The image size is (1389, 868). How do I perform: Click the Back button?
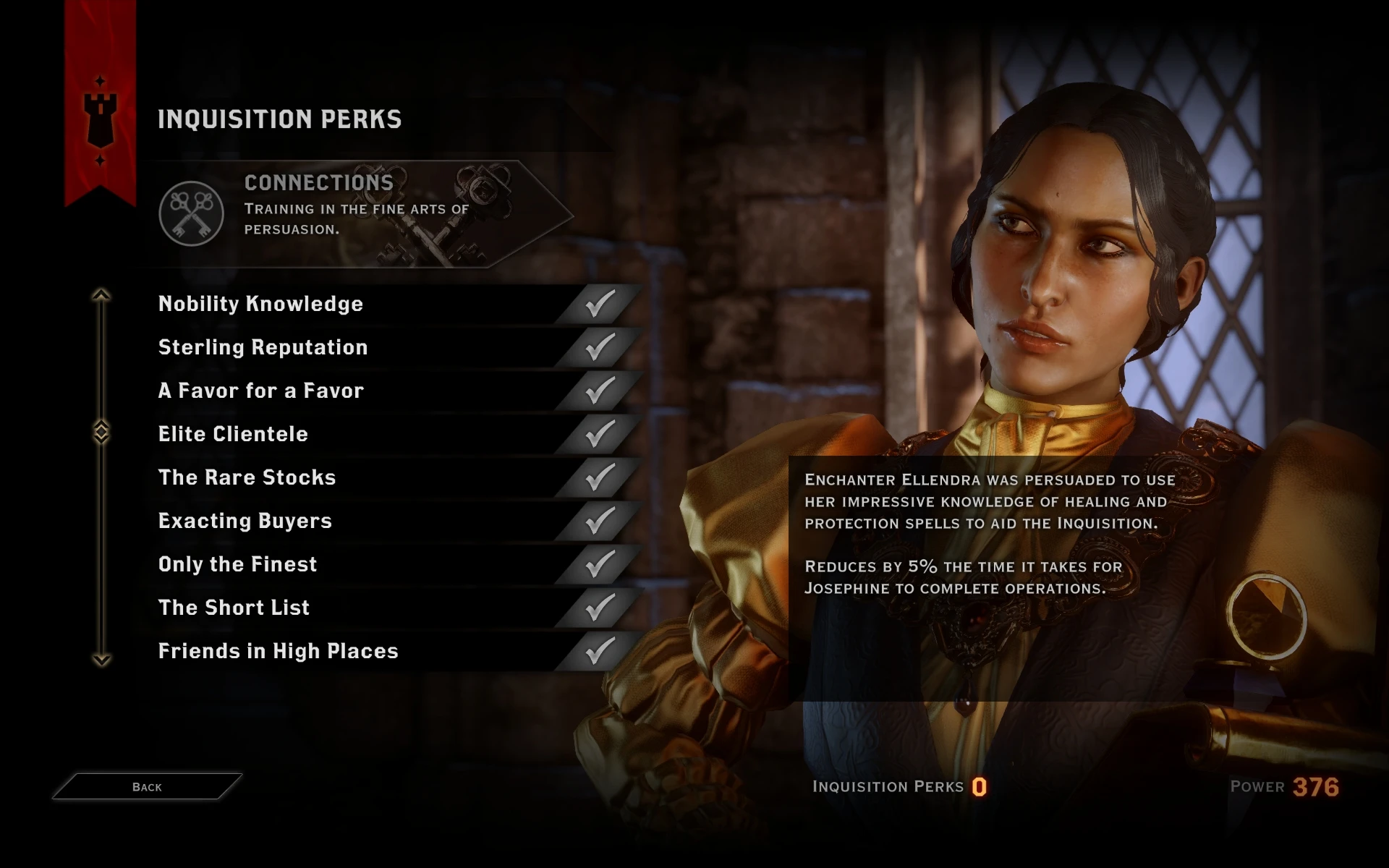(x=145, y=786)
